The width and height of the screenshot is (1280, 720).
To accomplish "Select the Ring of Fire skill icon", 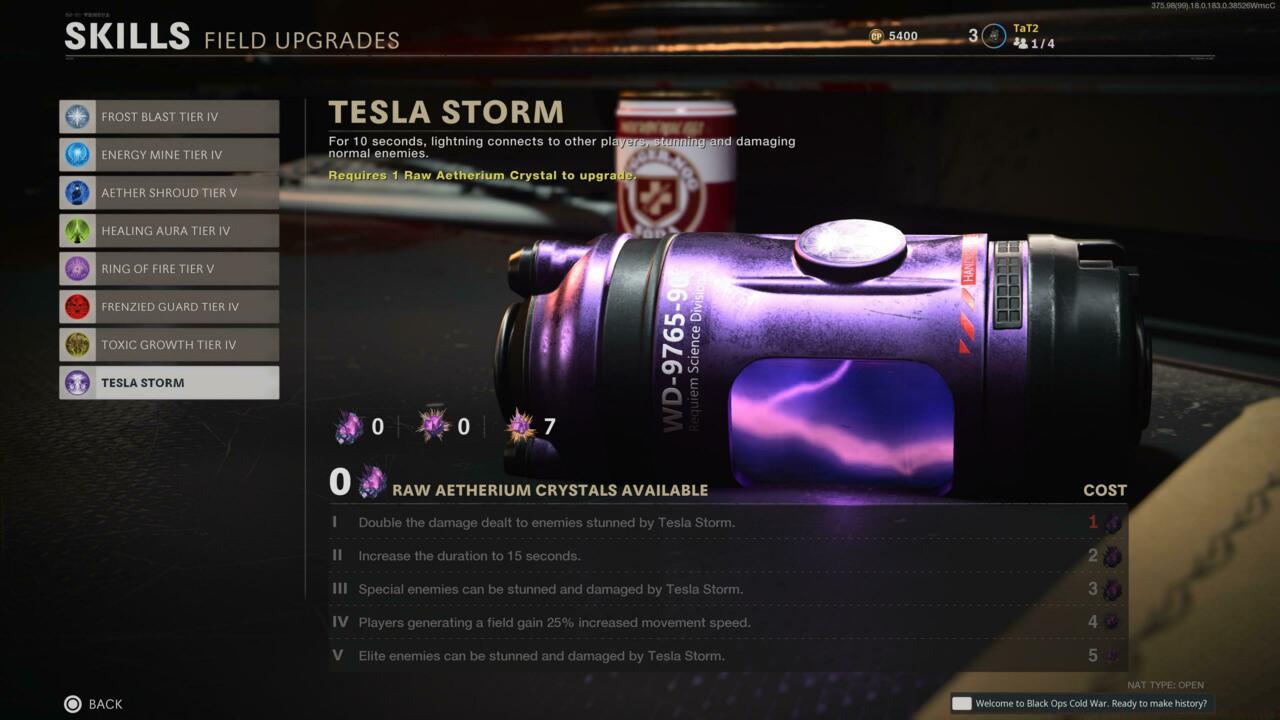I will 77,269.
